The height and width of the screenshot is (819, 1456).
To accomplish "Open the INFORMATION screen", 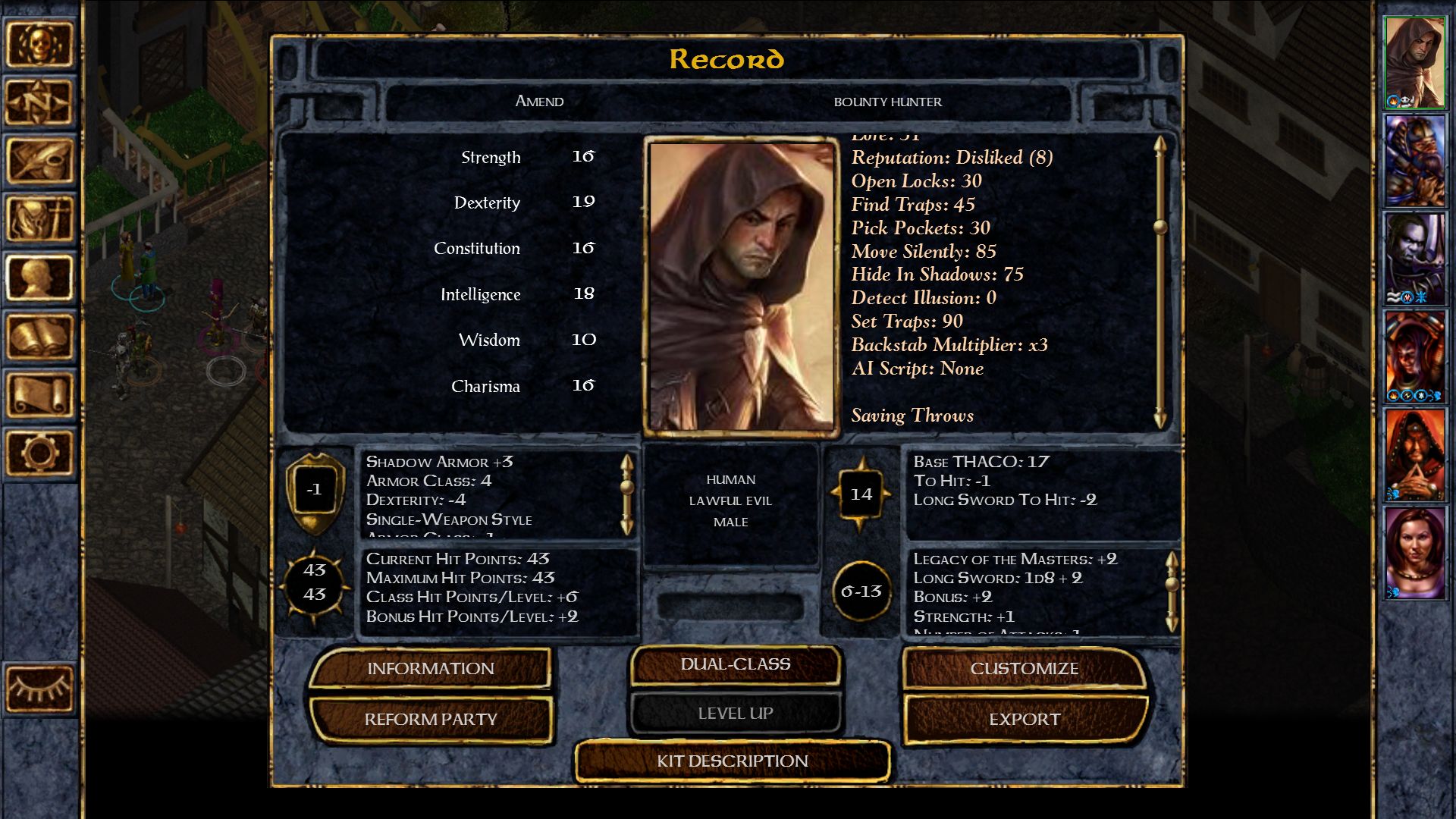I will click(429, 669).
